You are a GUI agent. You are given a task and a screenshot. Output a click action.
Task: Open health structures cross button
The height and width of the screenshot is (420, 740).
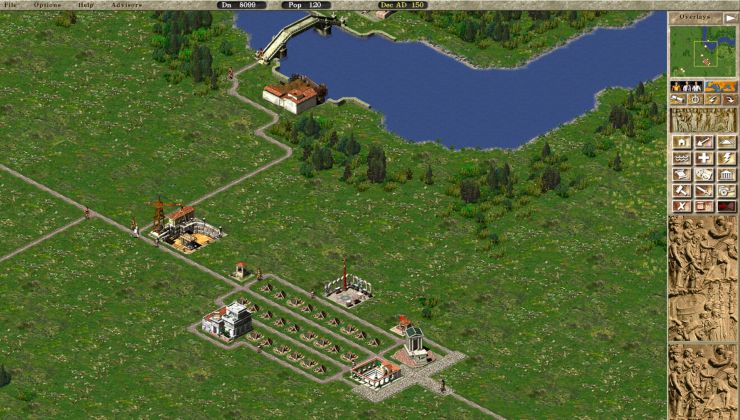point(705,158)
